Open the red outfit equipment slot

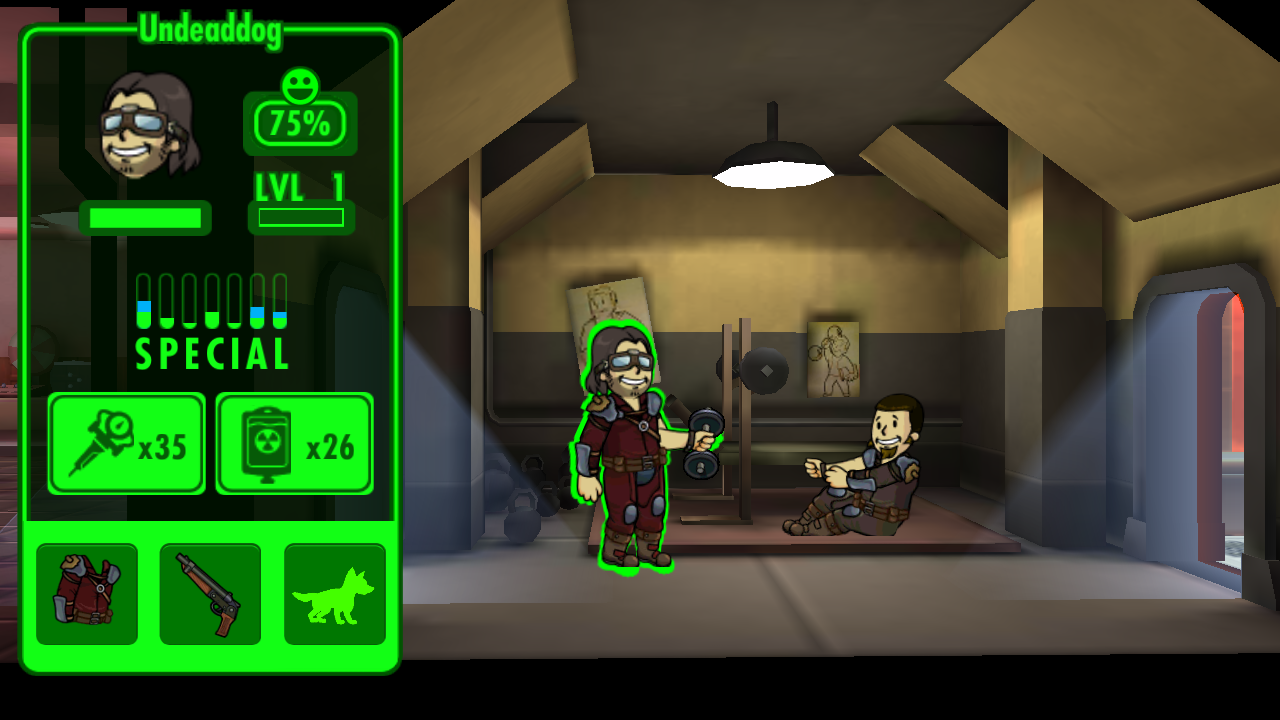point(87,594)
